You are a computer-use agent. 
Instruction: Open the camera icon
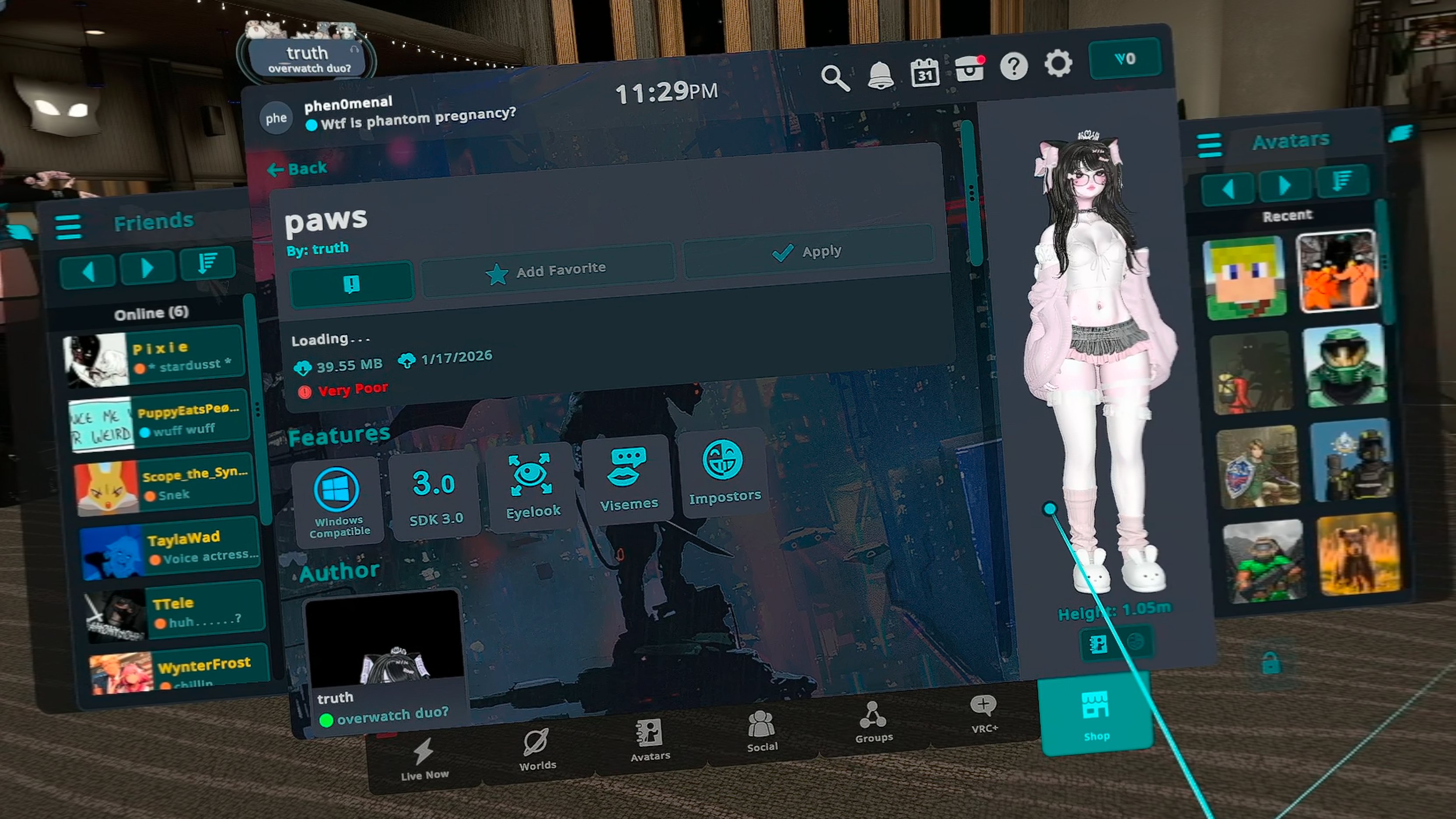(x=969, y=70)
